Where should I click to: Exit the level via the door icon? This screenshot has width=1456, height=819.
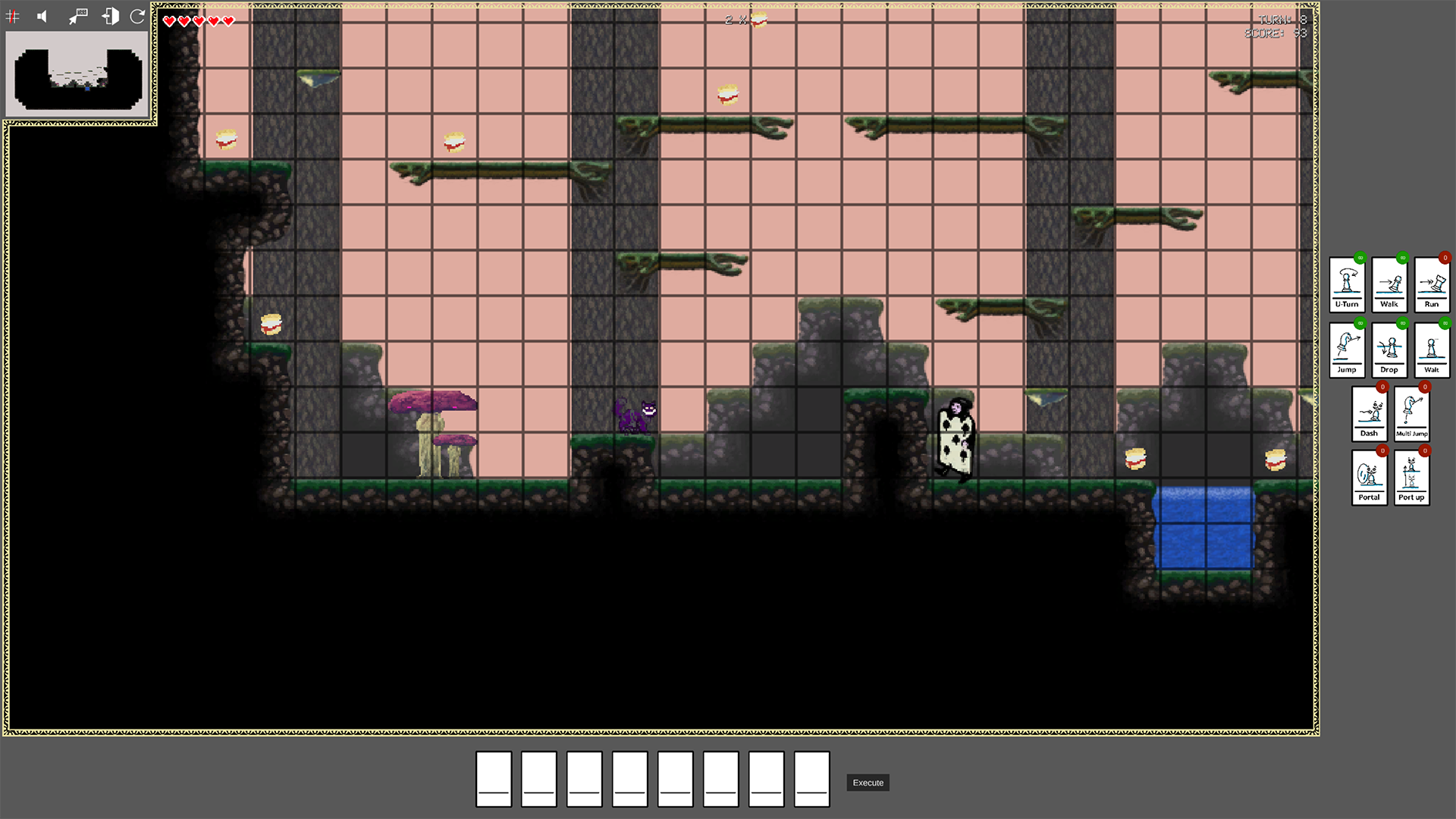pos(110,17)
